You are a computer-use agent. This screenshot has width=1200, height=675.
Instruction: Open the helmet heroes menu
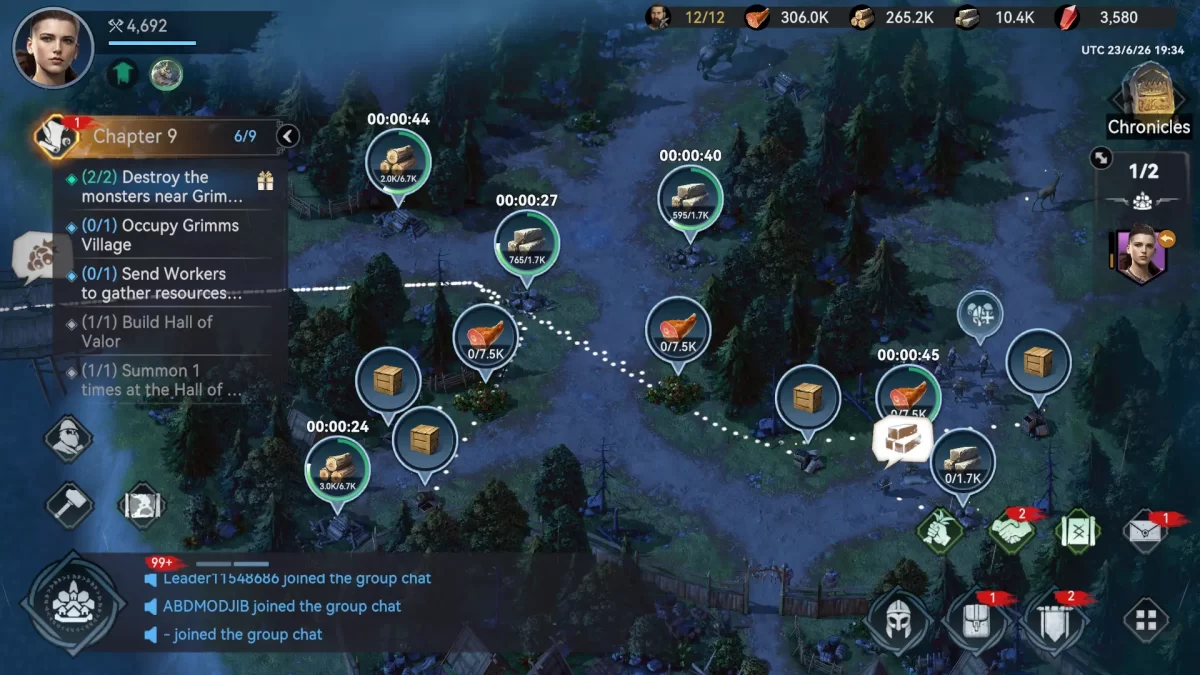[896, 620]
